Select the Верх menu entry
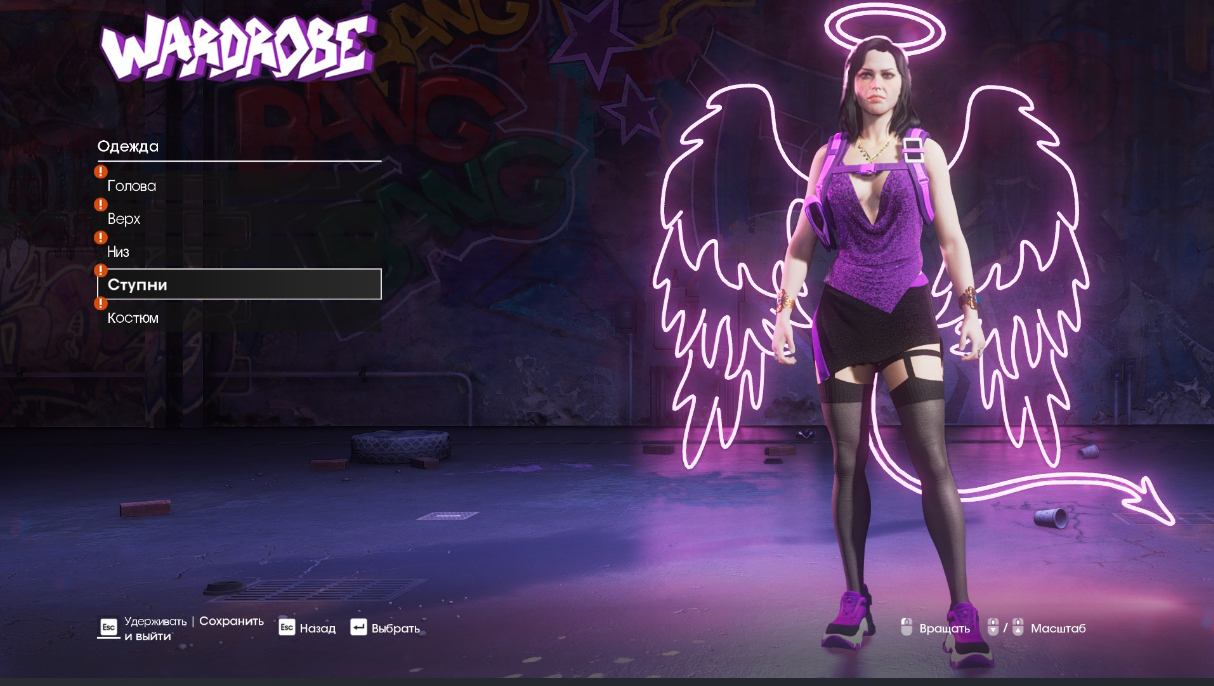The height and width of the screenshot is (686, 1214). [x=124, y=219]
